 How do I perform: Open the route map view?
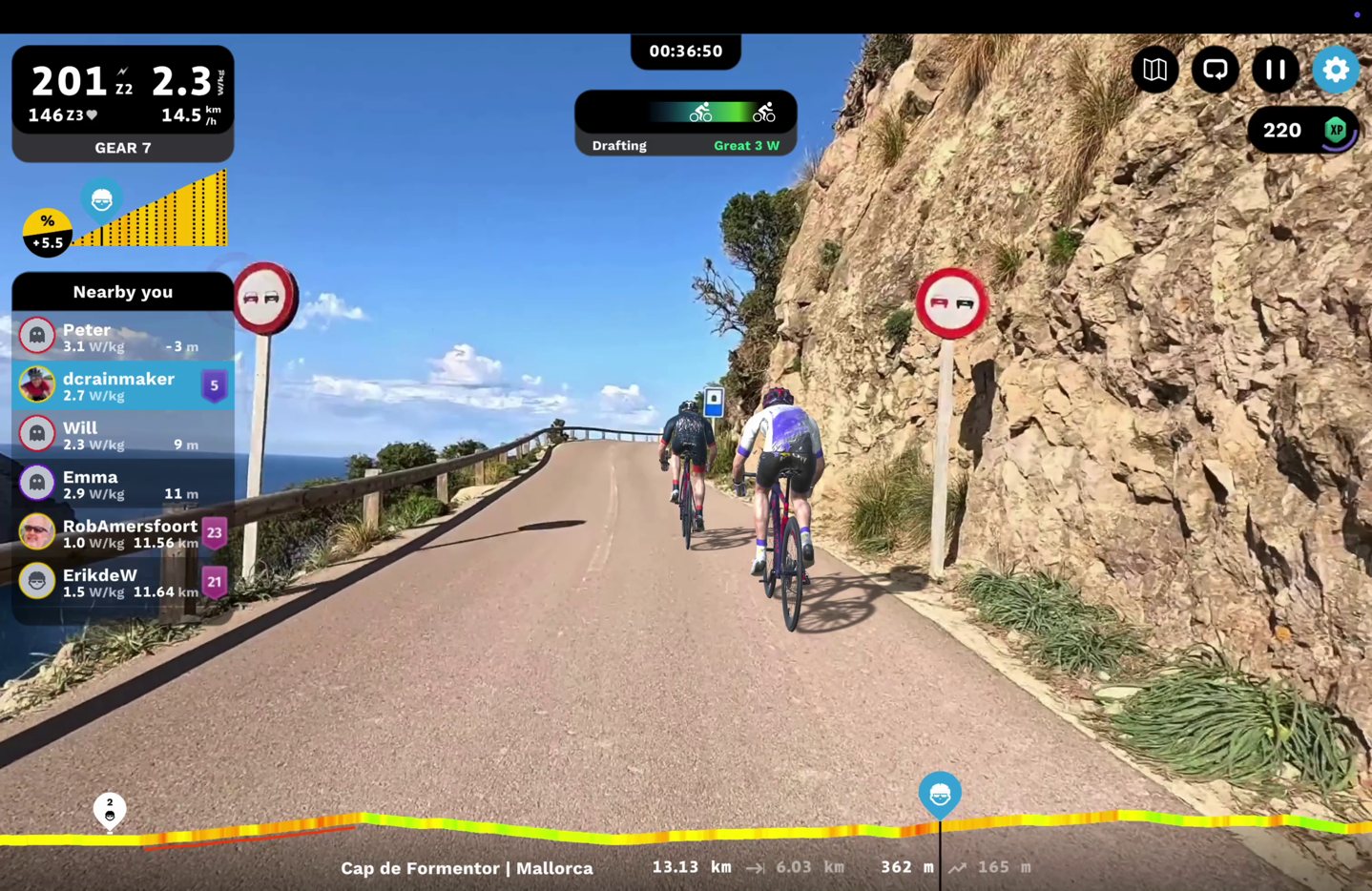coord(1154,70)
